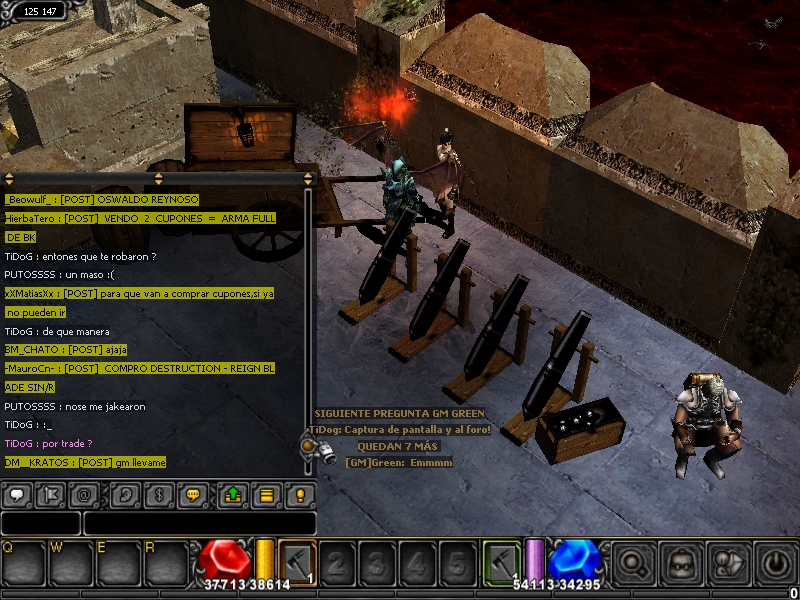Toggle the white speech bubble chat button
The height and width of the screenshot is (600, 800).
(x=18, y=494)
